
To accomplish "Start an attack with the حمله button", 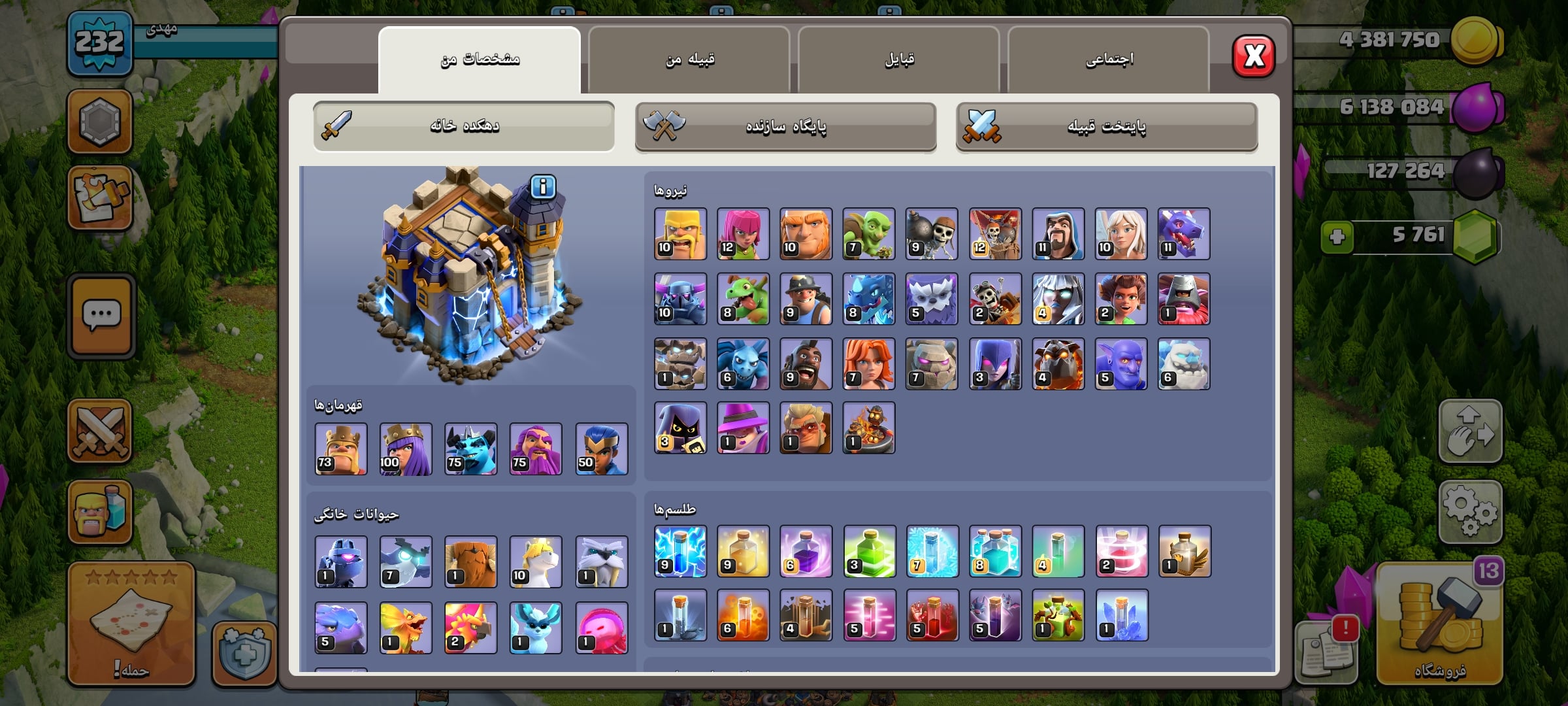I will point(131,624).
